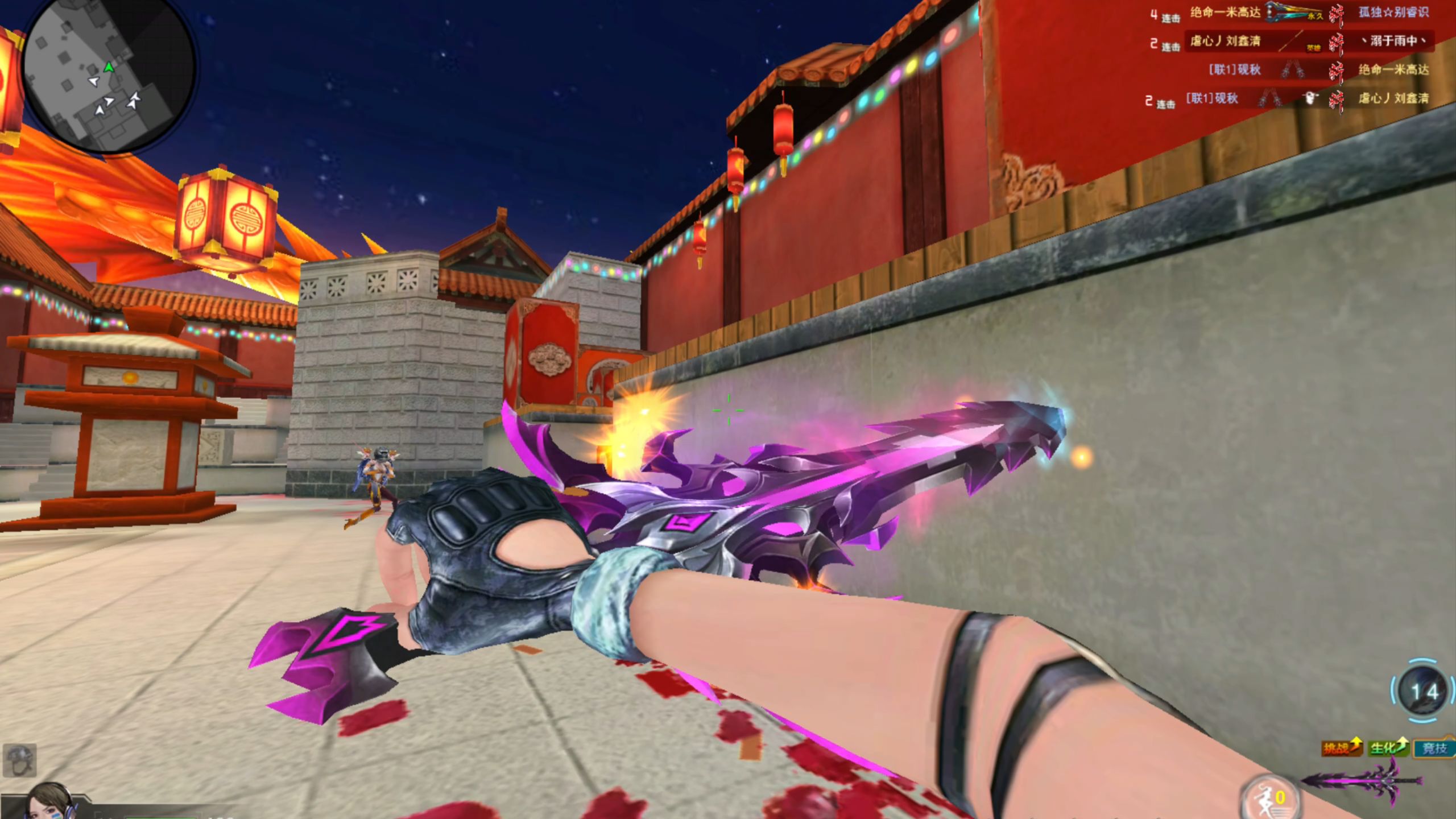Select the helmet armor icon
This screenshot has height=819, width=1456.
(19, 760)
